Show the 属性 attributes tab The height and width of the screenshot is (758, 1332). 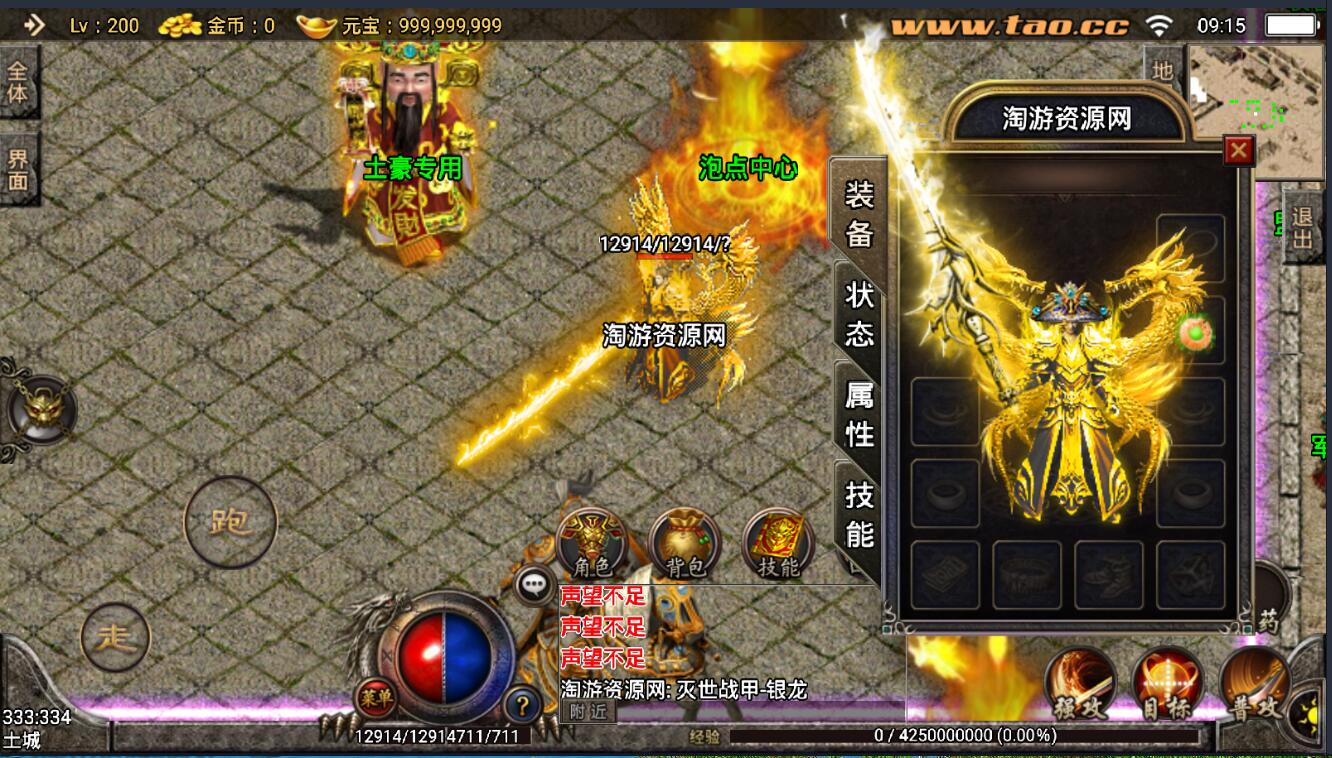coord(859,415)
